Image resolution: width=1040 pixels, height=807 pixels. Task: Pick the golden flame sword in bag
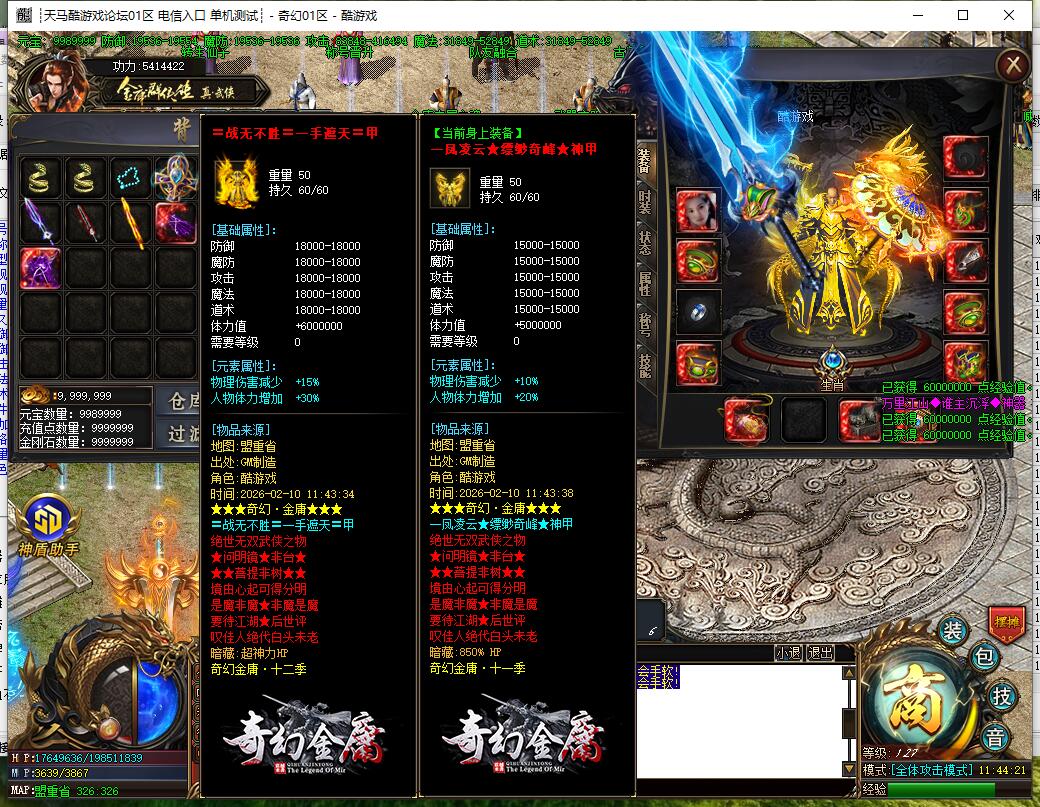click(131, 223)
